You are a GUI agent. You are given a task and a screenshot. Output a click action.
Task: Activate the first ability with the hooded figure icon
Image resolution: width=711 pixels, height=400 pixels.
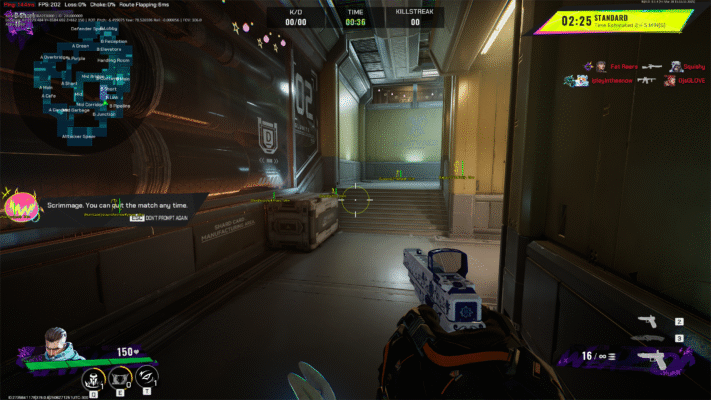(x=91, y=378)
